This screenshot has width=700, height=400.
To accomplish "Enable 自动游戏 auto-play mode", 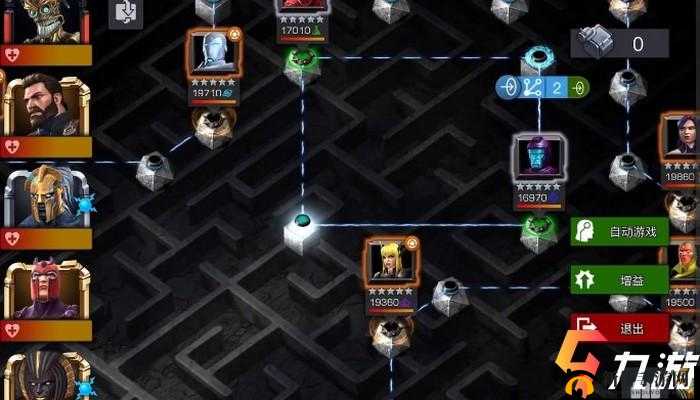I will tap(619, 232).
